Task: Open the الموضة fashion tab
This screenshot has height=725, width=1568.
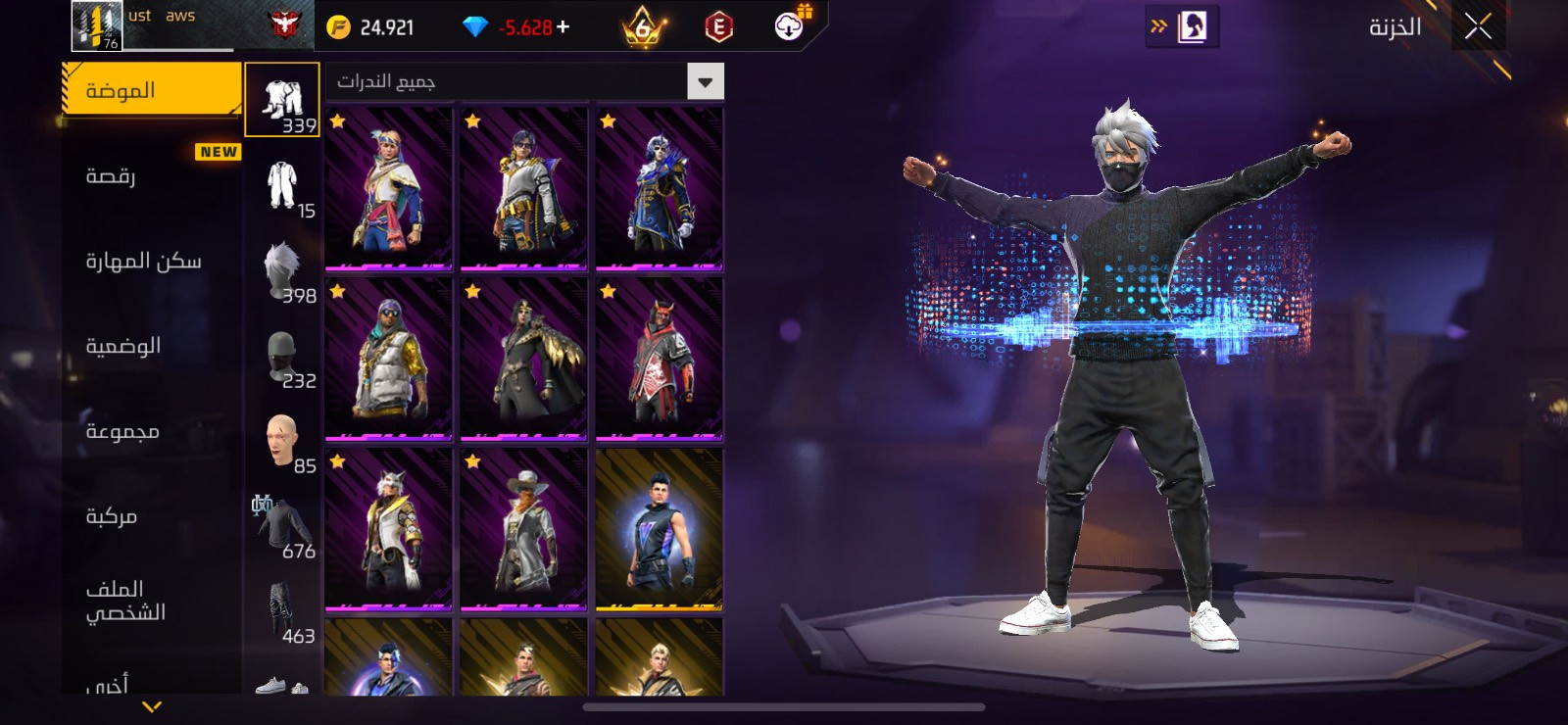Action: click(x=151, y=90)
